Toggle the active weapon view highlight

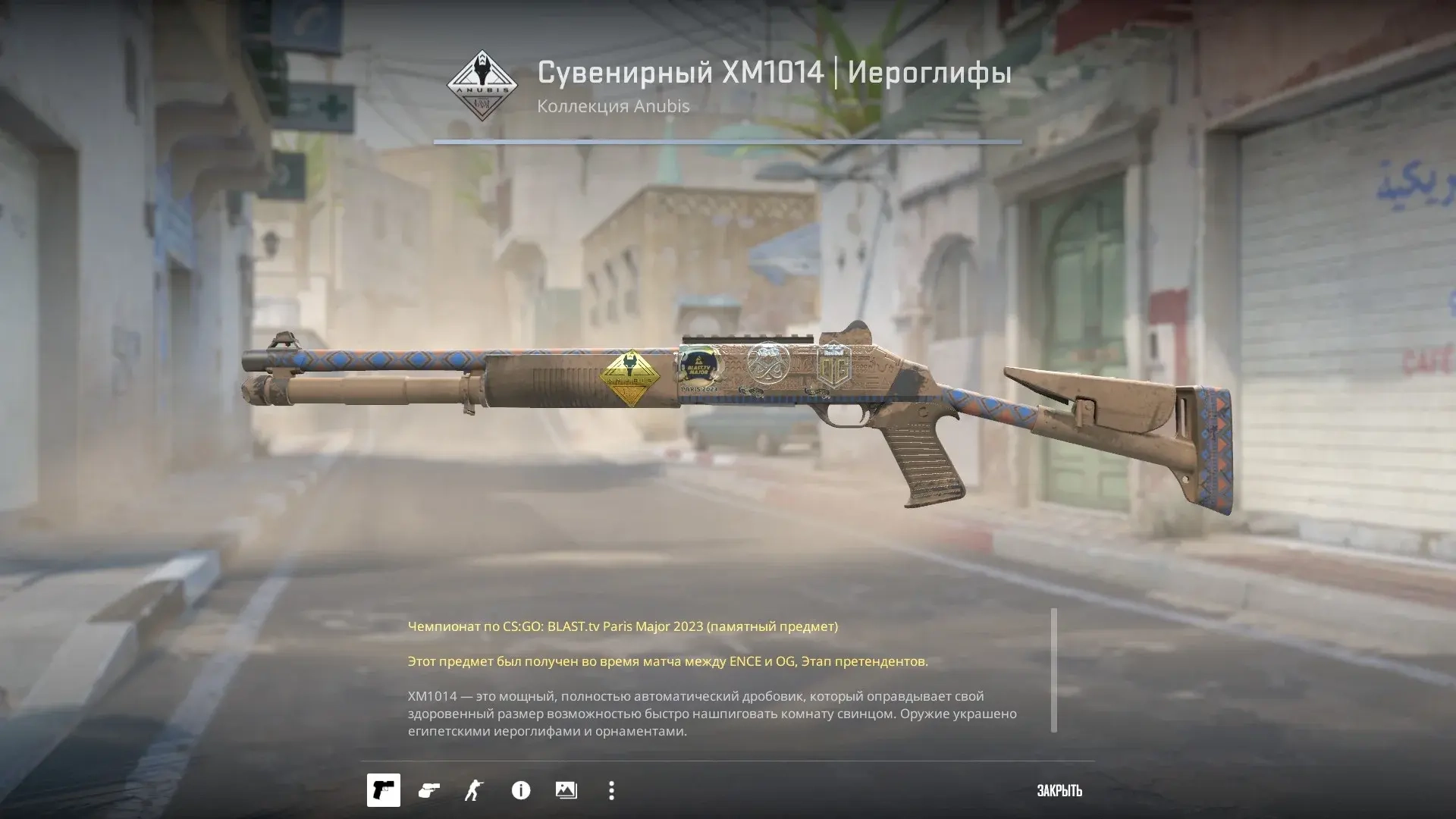pyautogui.click(x=383, y=790)
